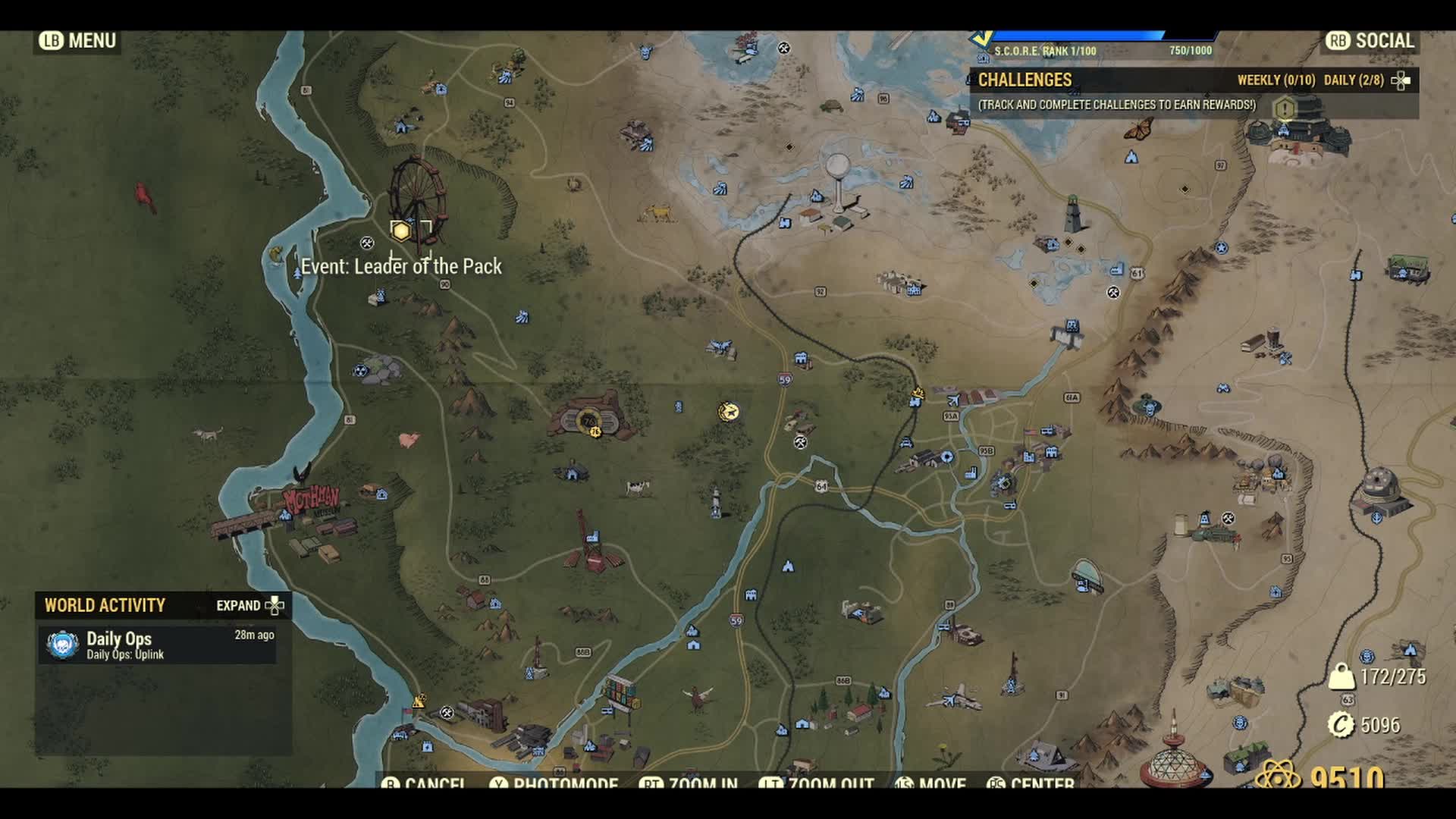Open the Challenges panel header

(1025, 80)
